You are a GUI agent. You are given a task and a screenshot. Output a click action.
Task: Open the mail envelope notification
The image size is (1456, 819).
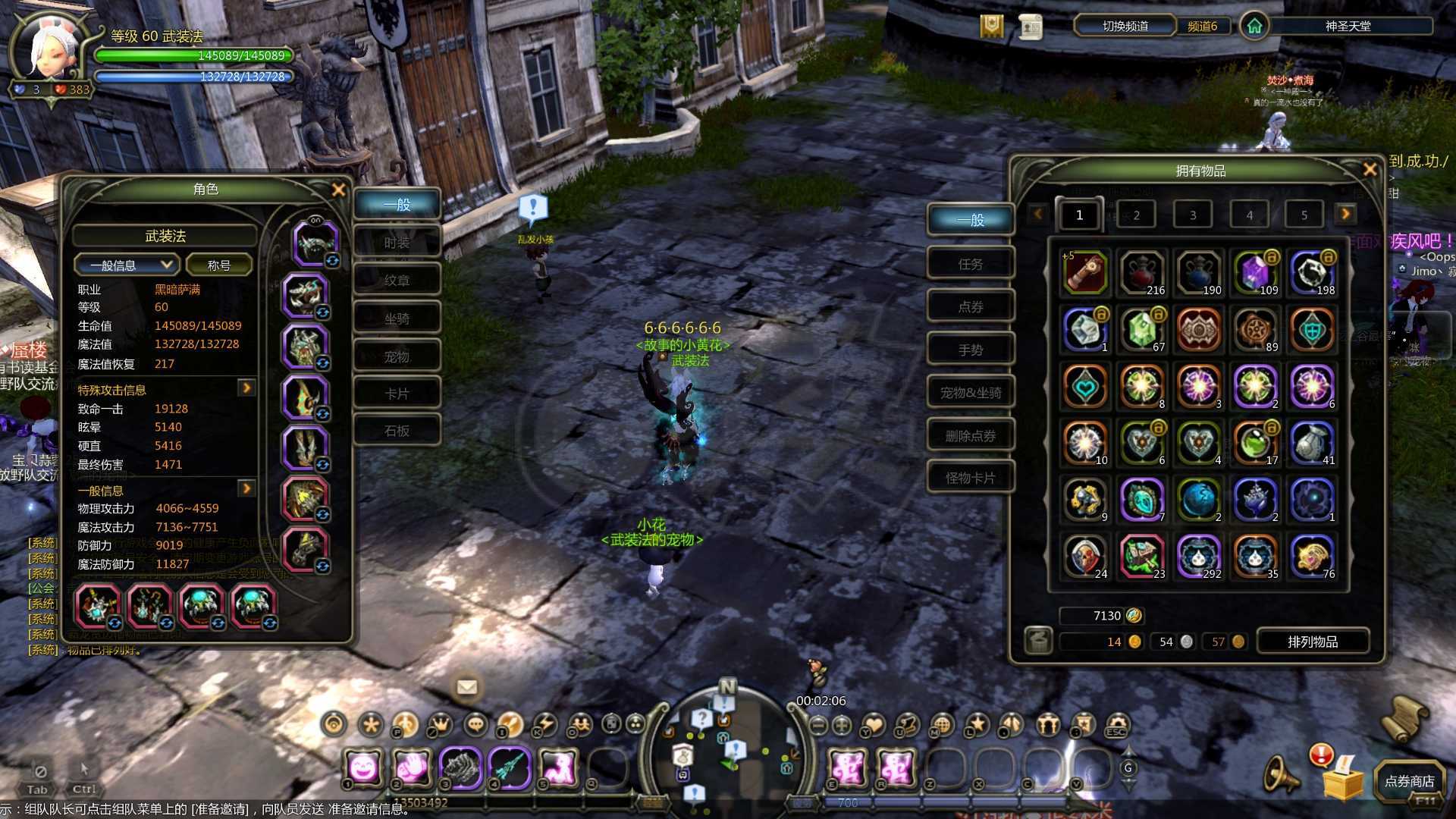(467, 687)
